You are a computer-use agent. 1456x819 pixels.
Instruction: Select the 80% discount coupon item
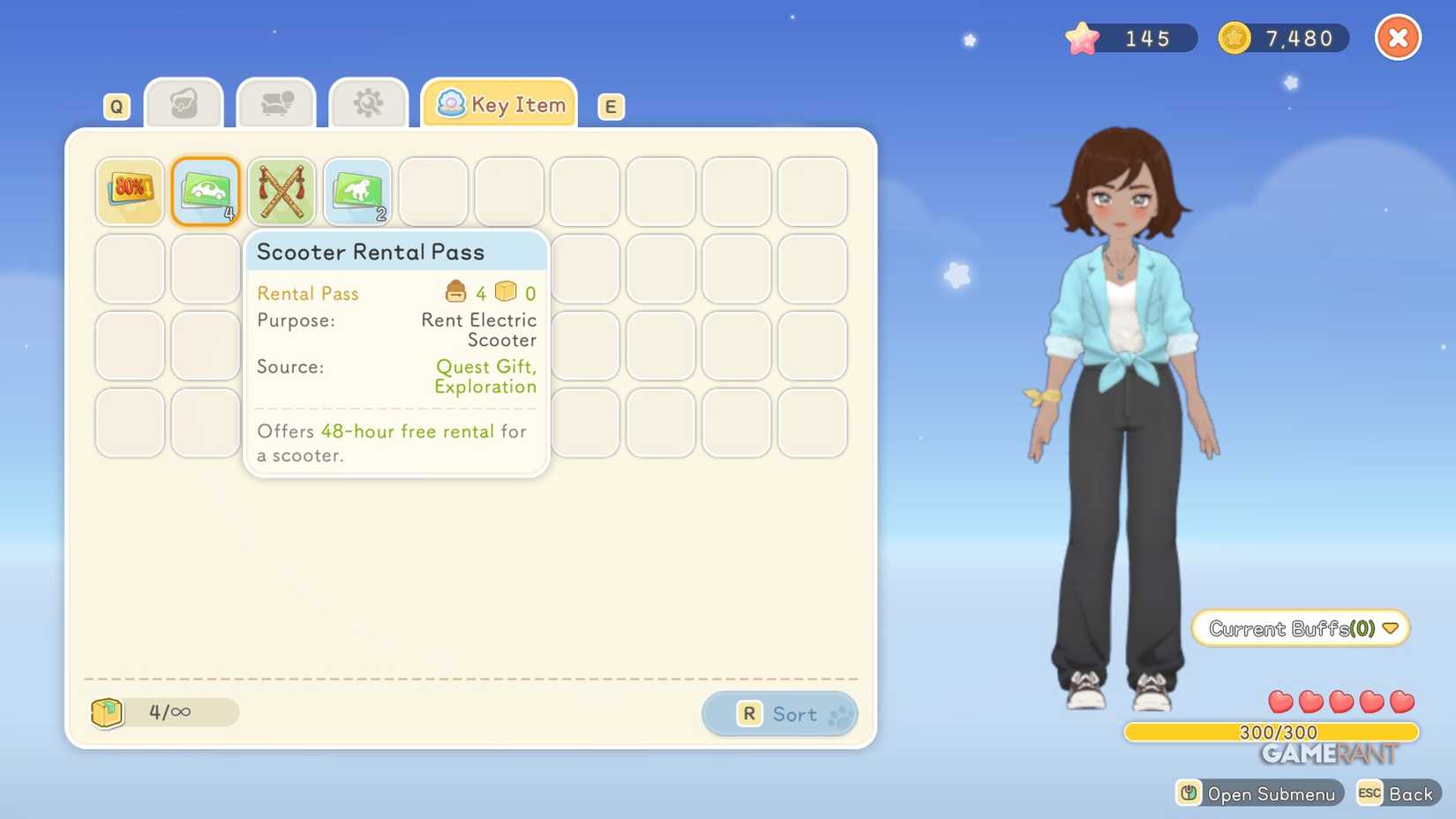tap(129, 190)
